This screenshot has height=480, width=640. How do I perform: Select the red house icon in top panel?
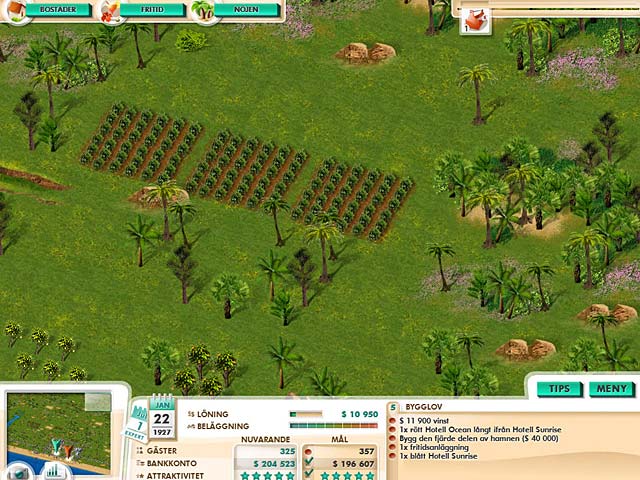[478, 17]
